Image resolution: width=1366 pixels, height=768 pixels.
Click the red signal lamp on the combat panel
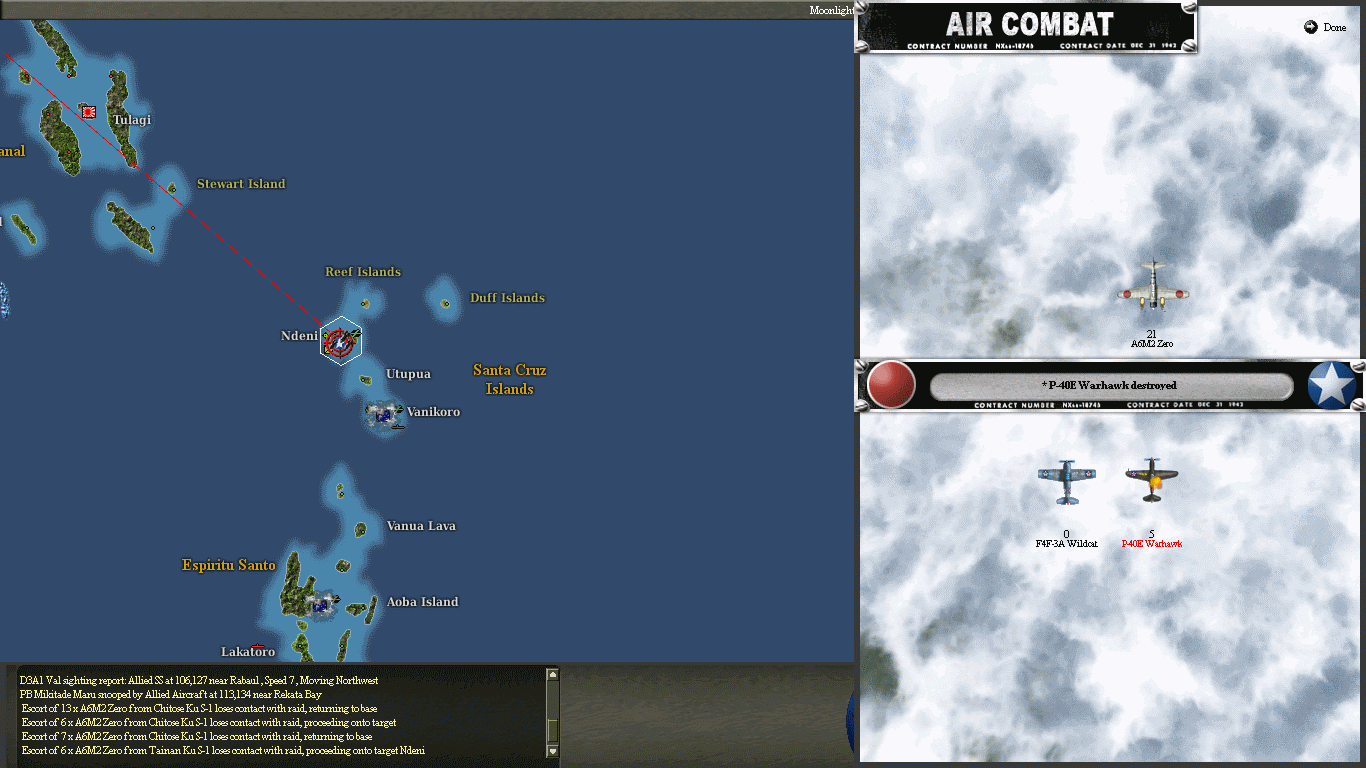click(x=889, y=384)
